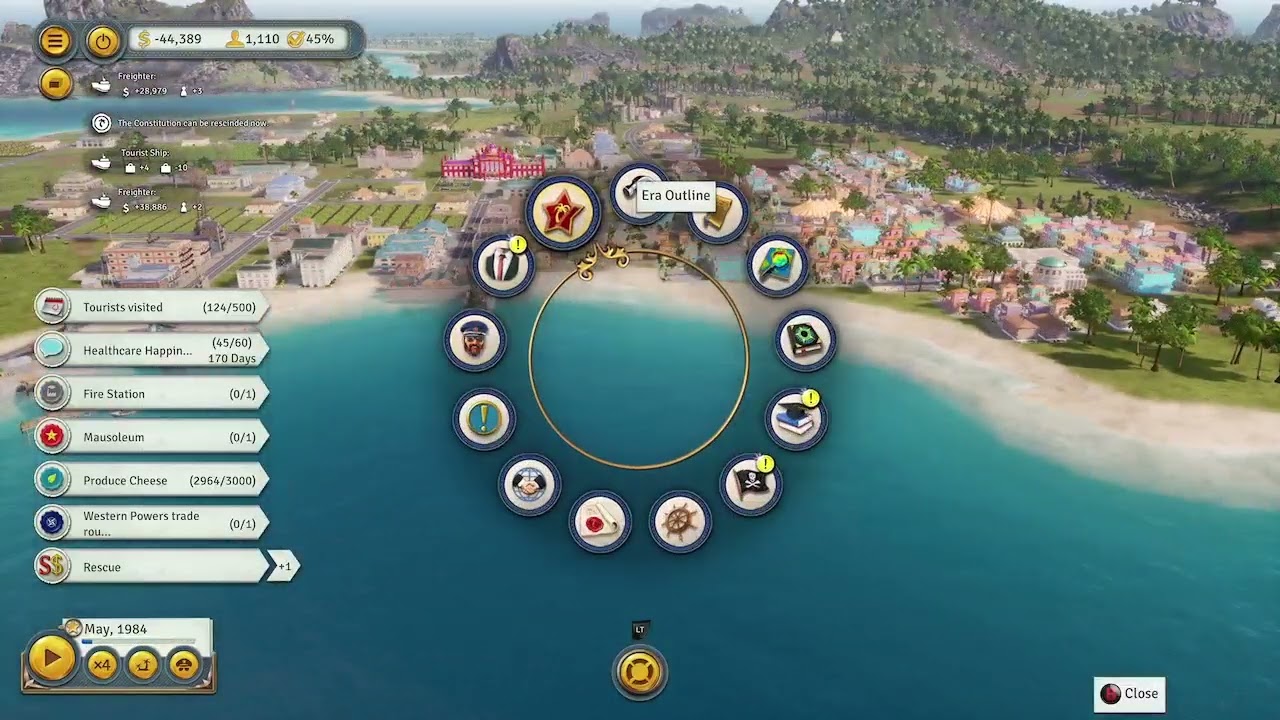Screen dimensions: 1280x720
Task: Select the red star palm icon
Action: (563, 213)
